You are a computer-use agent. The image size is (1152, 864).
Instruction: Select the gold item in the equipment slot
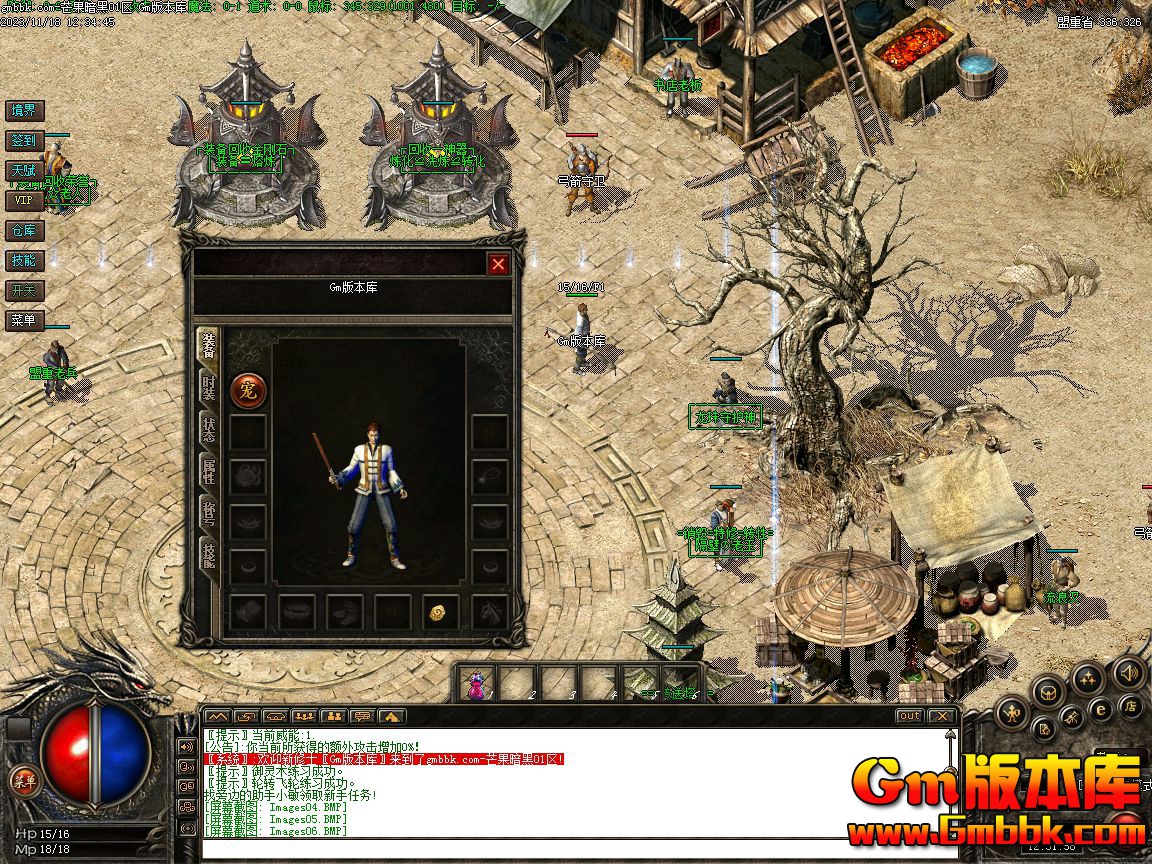[x=436, y=613]
